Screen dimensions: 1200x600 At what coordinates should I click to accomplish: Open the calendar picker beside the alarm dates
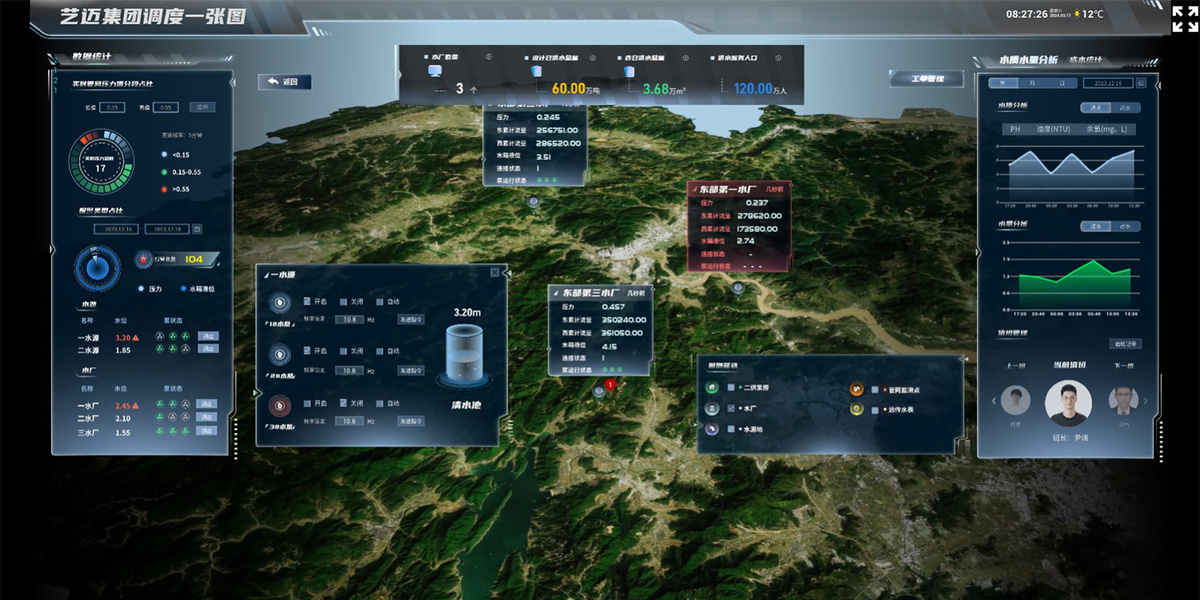point(197,229)
